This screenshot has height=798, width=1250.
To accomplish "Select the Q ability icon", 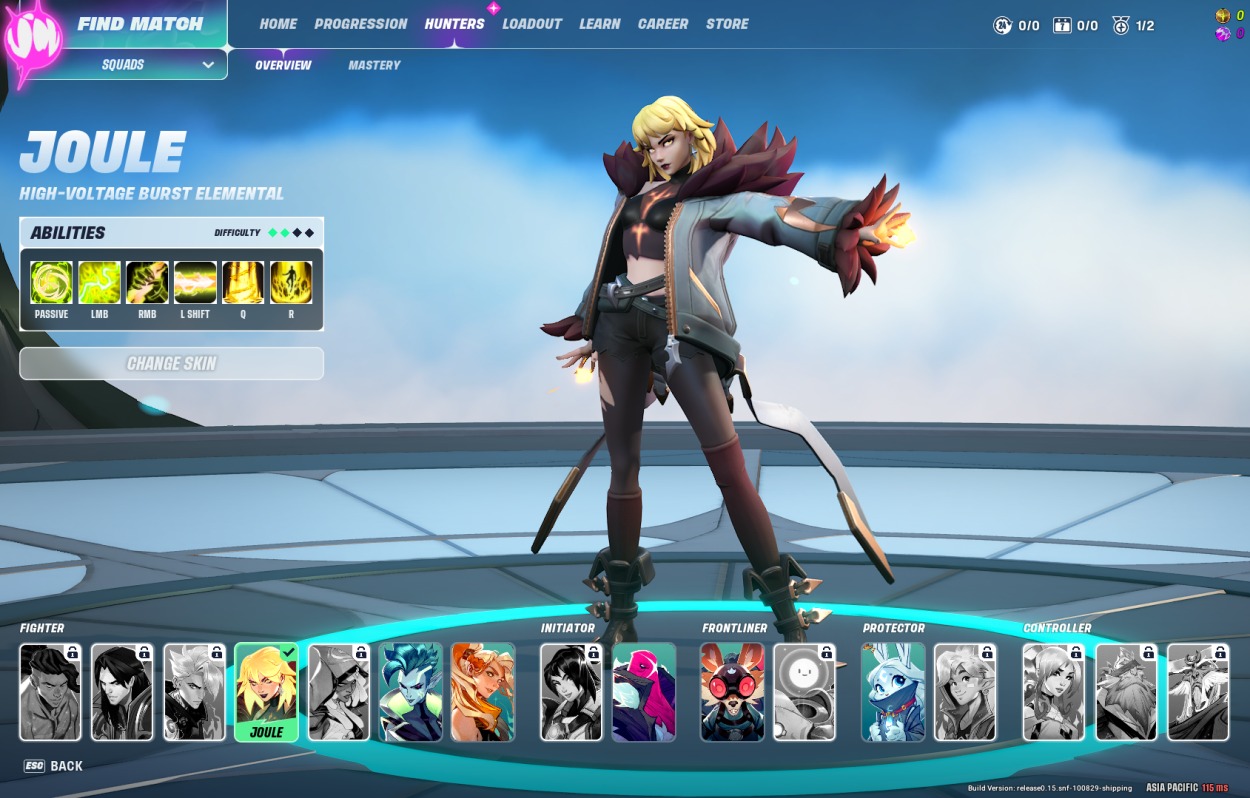I will 243,283.
